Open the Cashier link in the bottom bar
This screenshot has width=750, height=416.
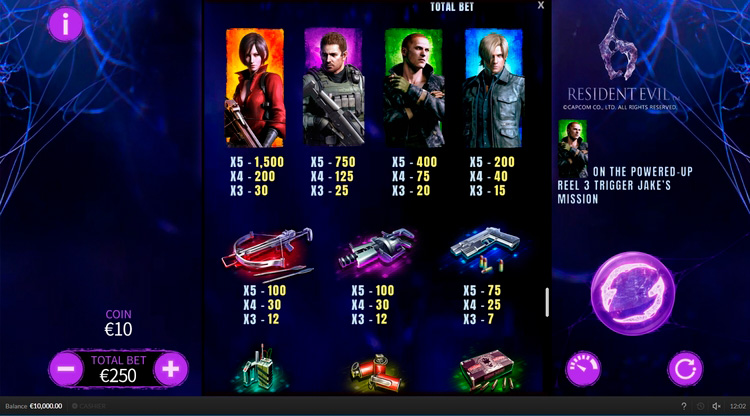point(91,407)
